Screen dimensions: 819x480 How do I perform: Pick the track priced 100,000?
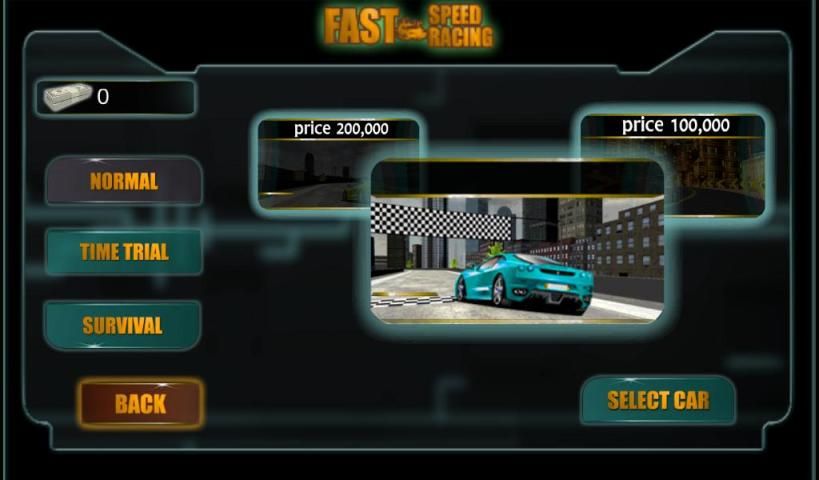click(x=712, y=160)
